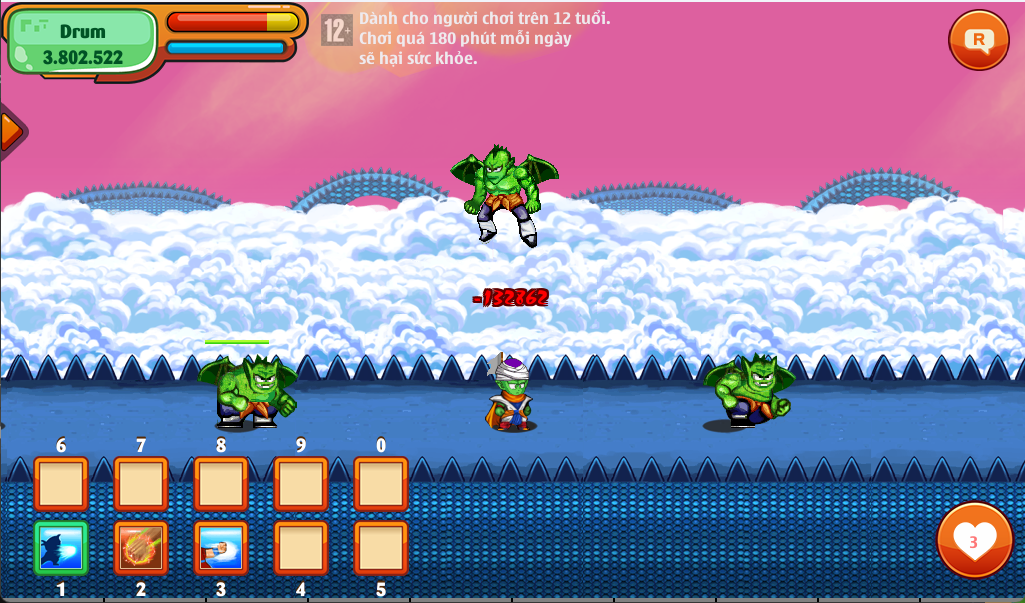Choose the empty quick slot labeled 7
This screenshot has height=603, width=1025.
(141, 484)
